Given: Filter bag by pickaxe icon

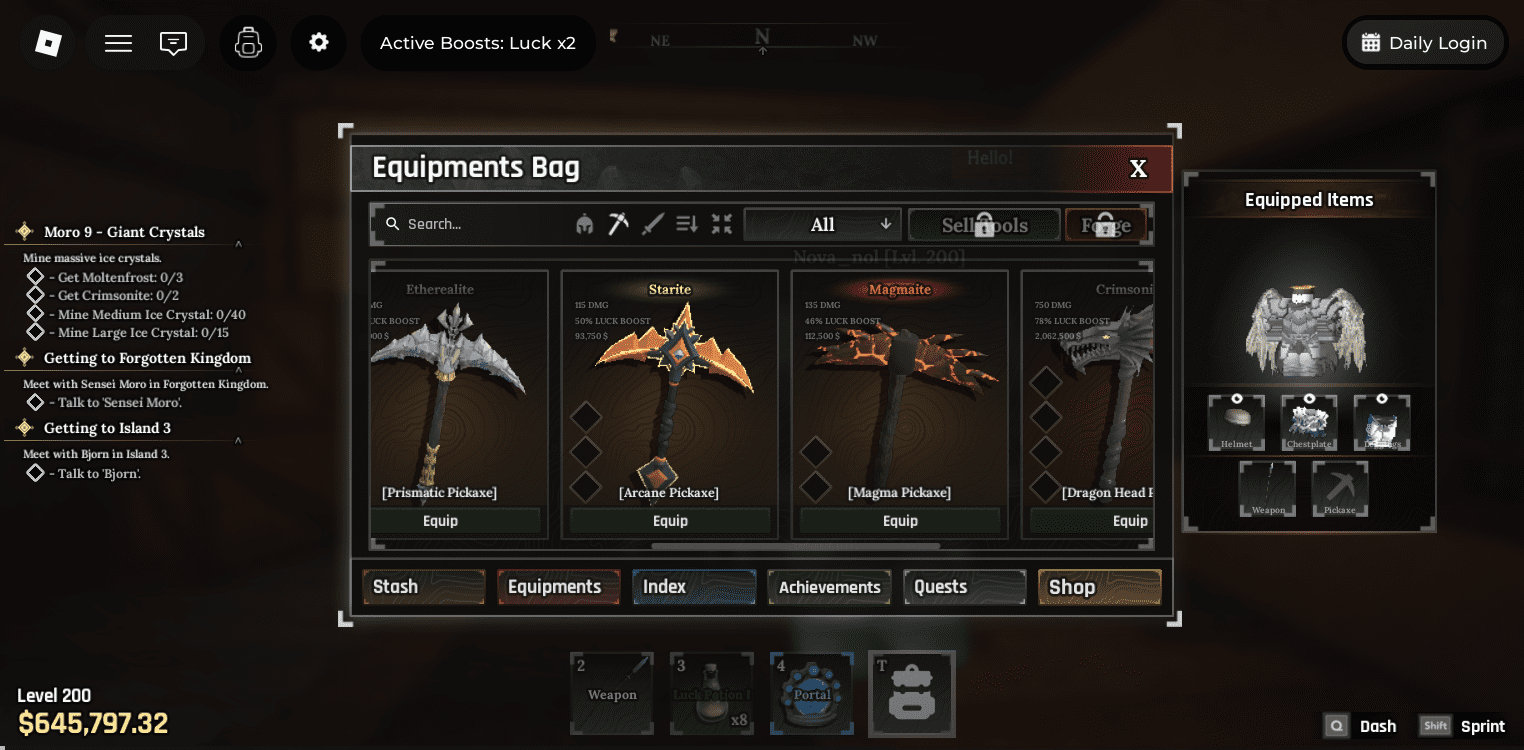Looking at the screenshot, I should tap(619, 224).
